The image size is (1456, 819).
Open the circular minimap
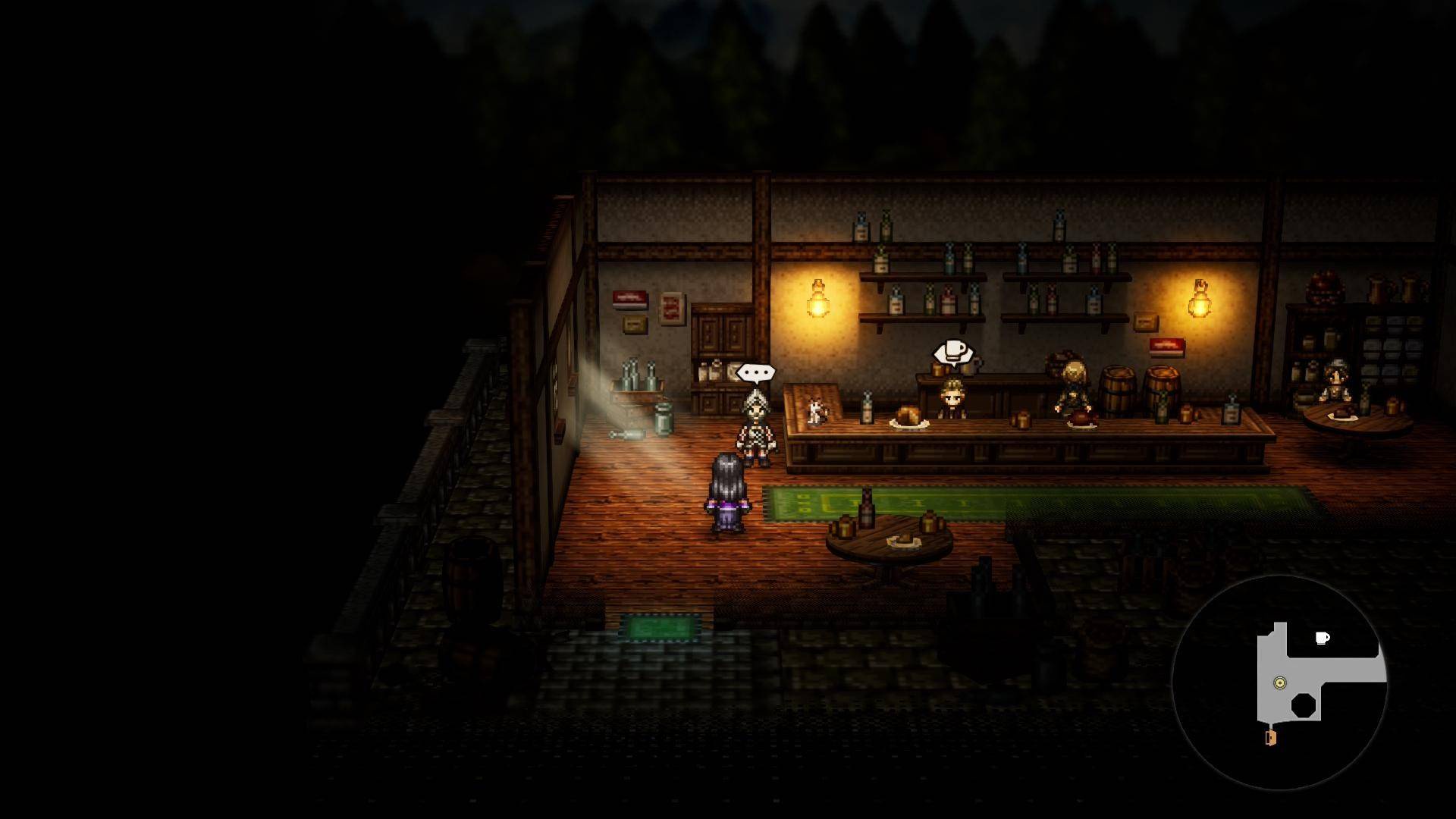pos(1279,682)
